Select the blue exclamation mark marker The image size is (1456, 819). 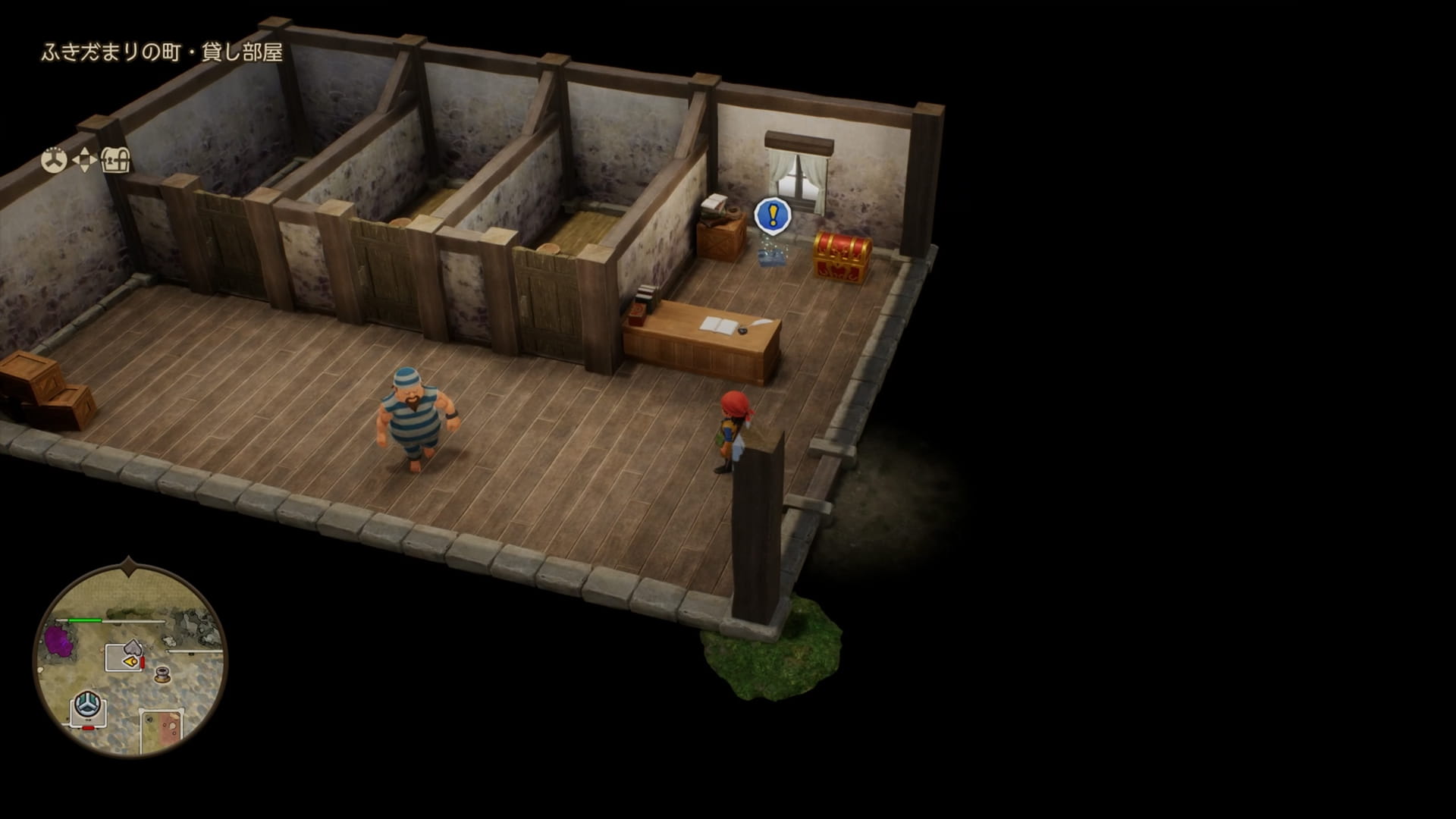[773, 216]
